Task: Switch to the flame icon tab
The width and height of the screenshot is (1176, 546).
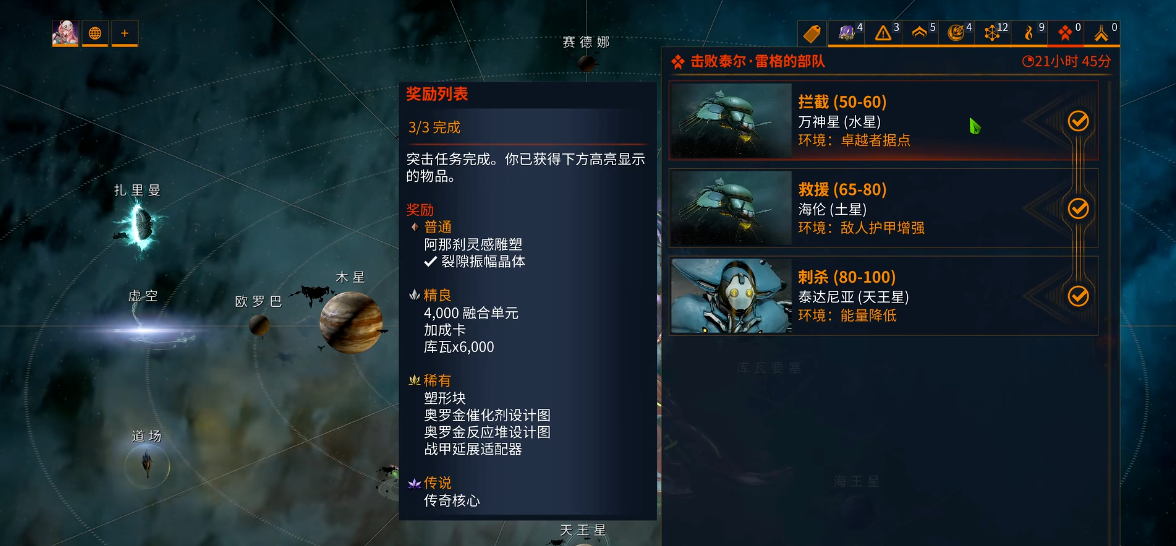Action: point(1031,33)
